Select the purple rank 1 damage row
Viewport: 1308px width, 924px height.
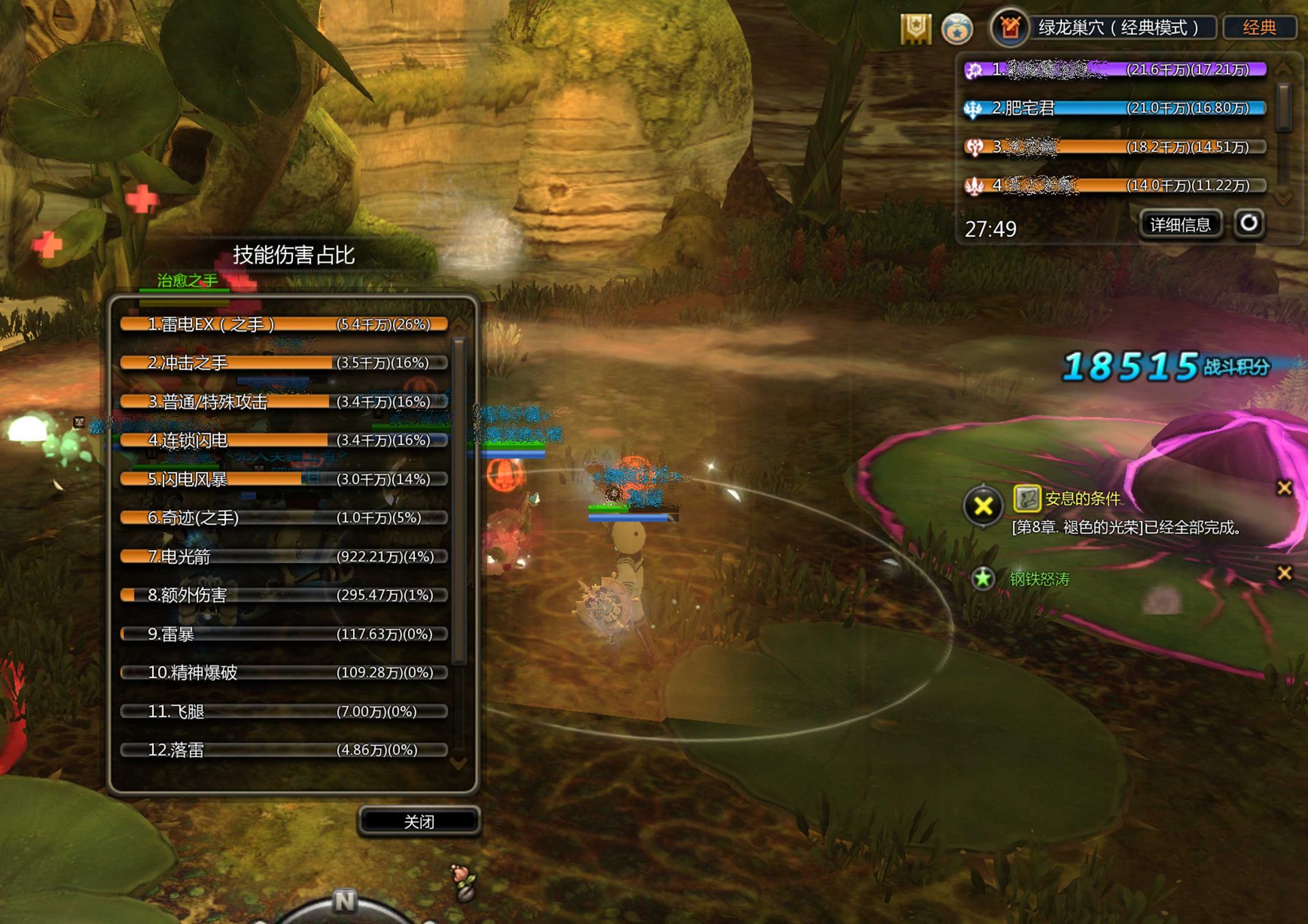pos(1115,69)
